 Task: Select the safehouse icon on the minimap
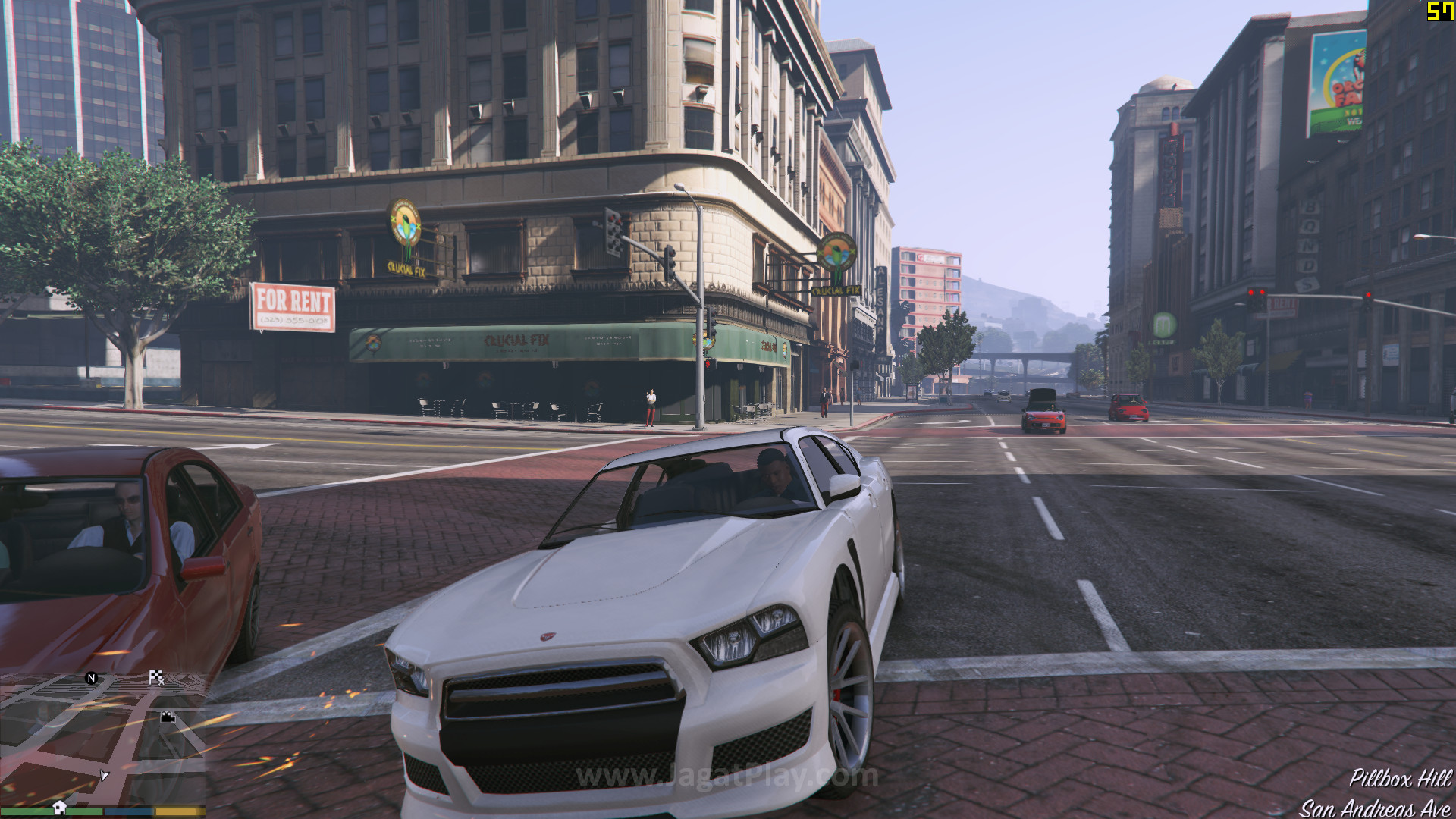tap(59, 807)
